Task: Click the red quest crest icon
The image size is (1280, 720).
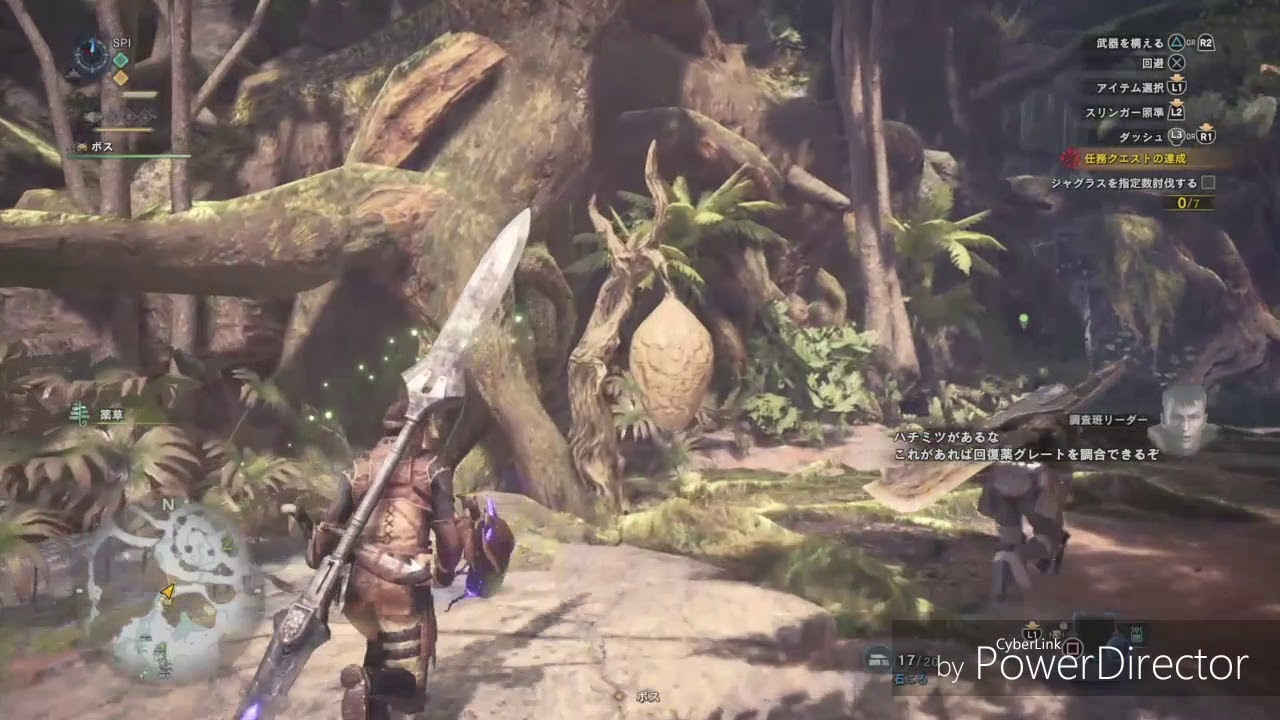Action: pos(1069,158)
